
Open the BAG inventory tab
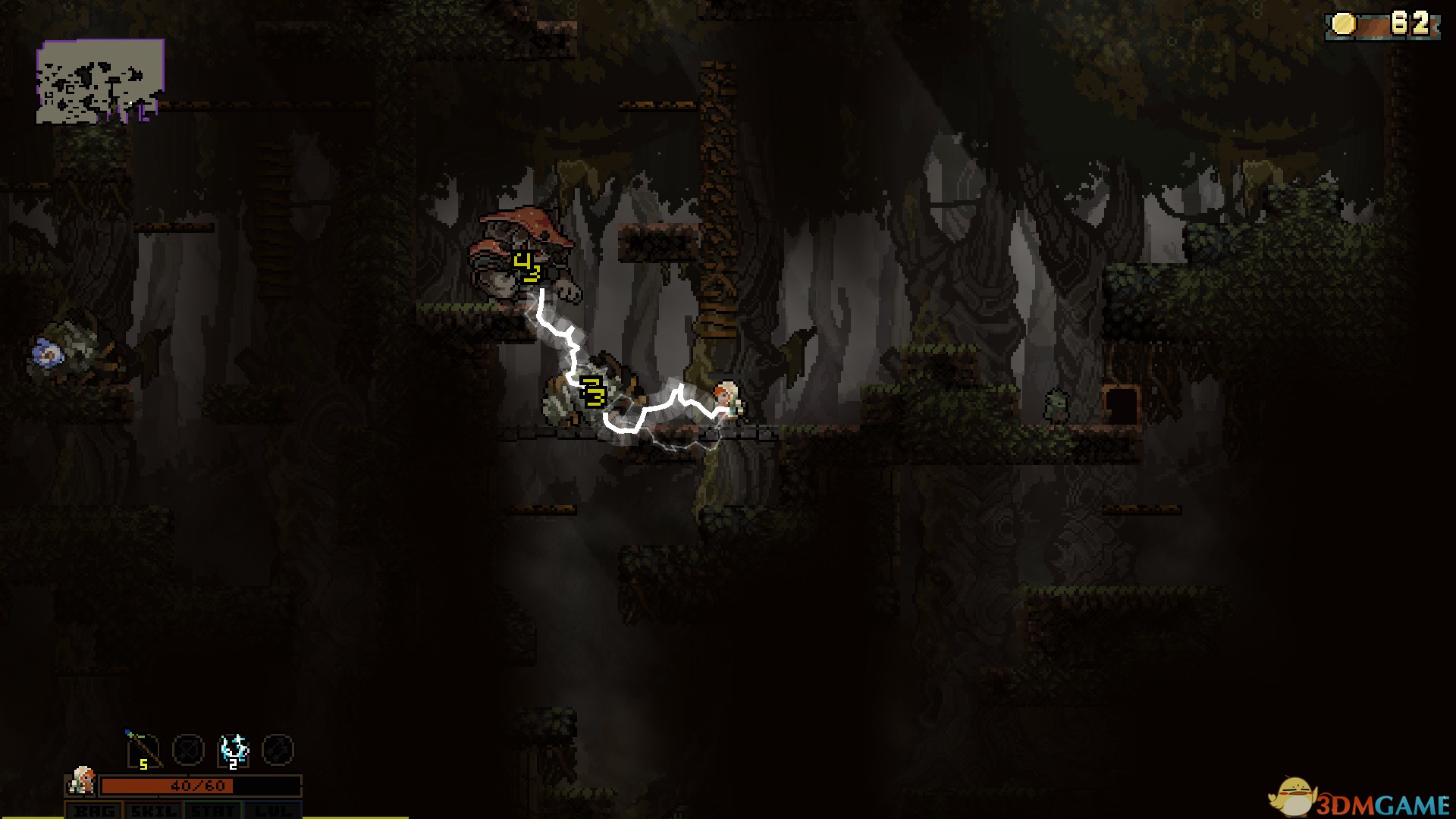click(x=94, y=811)
